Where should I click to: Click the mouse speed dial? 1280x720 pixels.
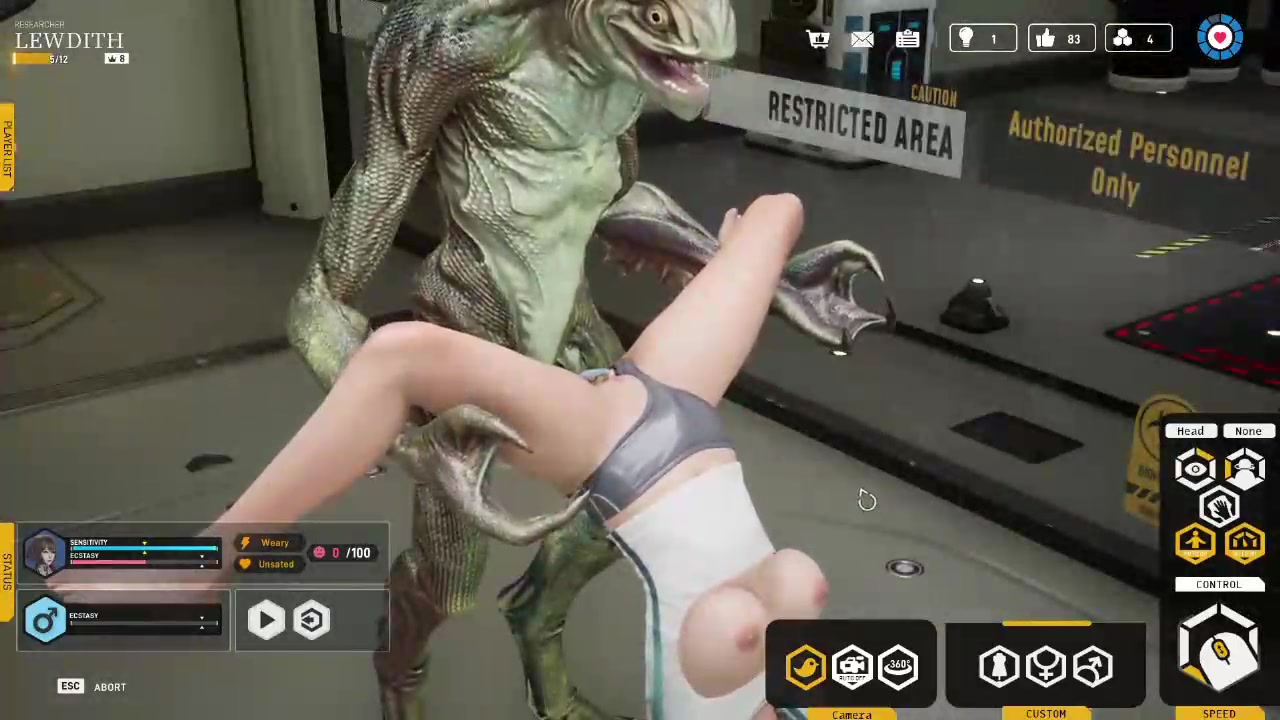click(x=1219, y=652)
